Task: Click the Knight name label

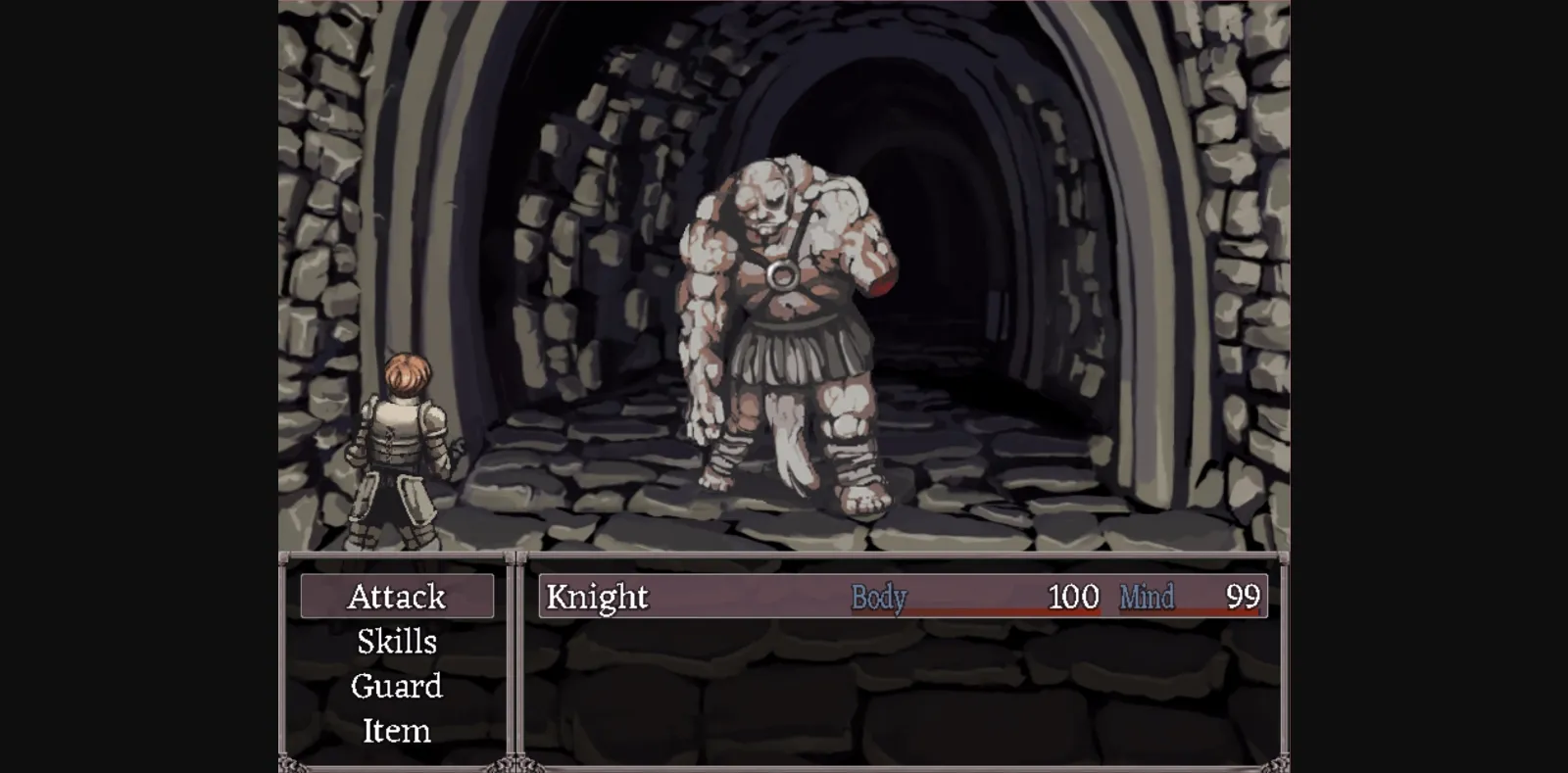Action: (595, 596)
